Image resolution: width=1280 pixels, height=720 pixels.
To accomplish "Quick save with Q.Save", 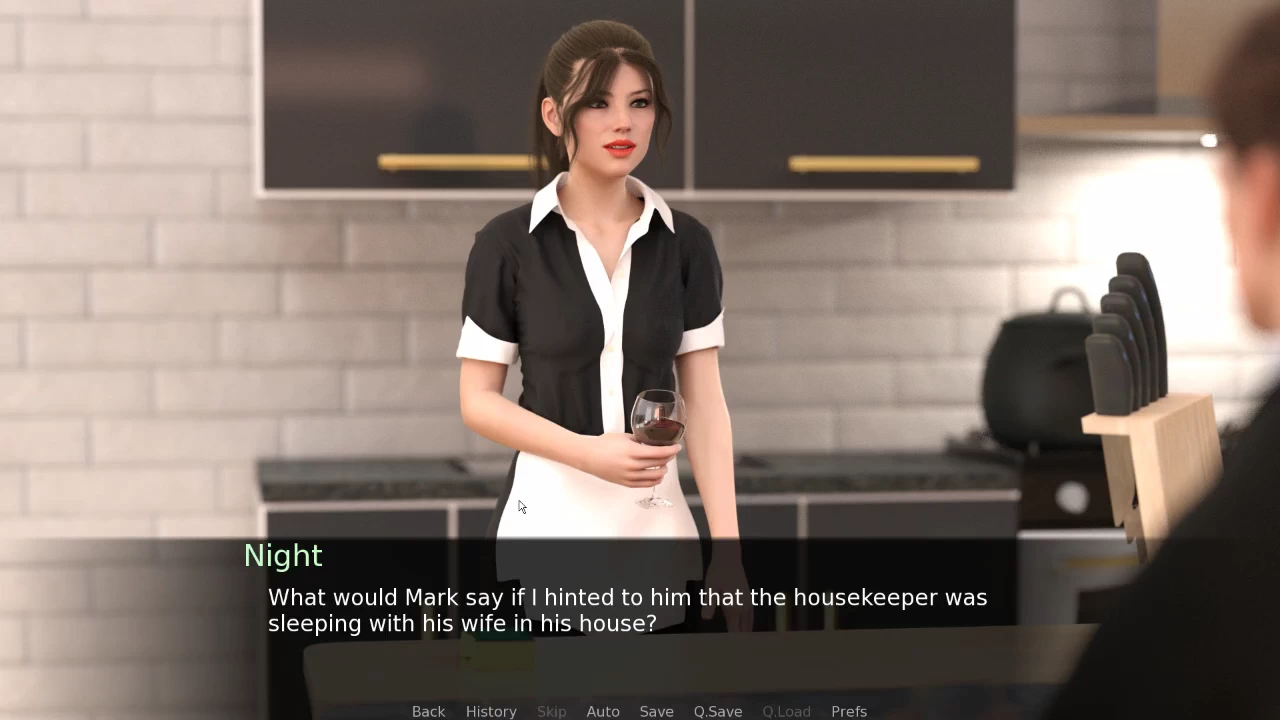I will 718,711.
